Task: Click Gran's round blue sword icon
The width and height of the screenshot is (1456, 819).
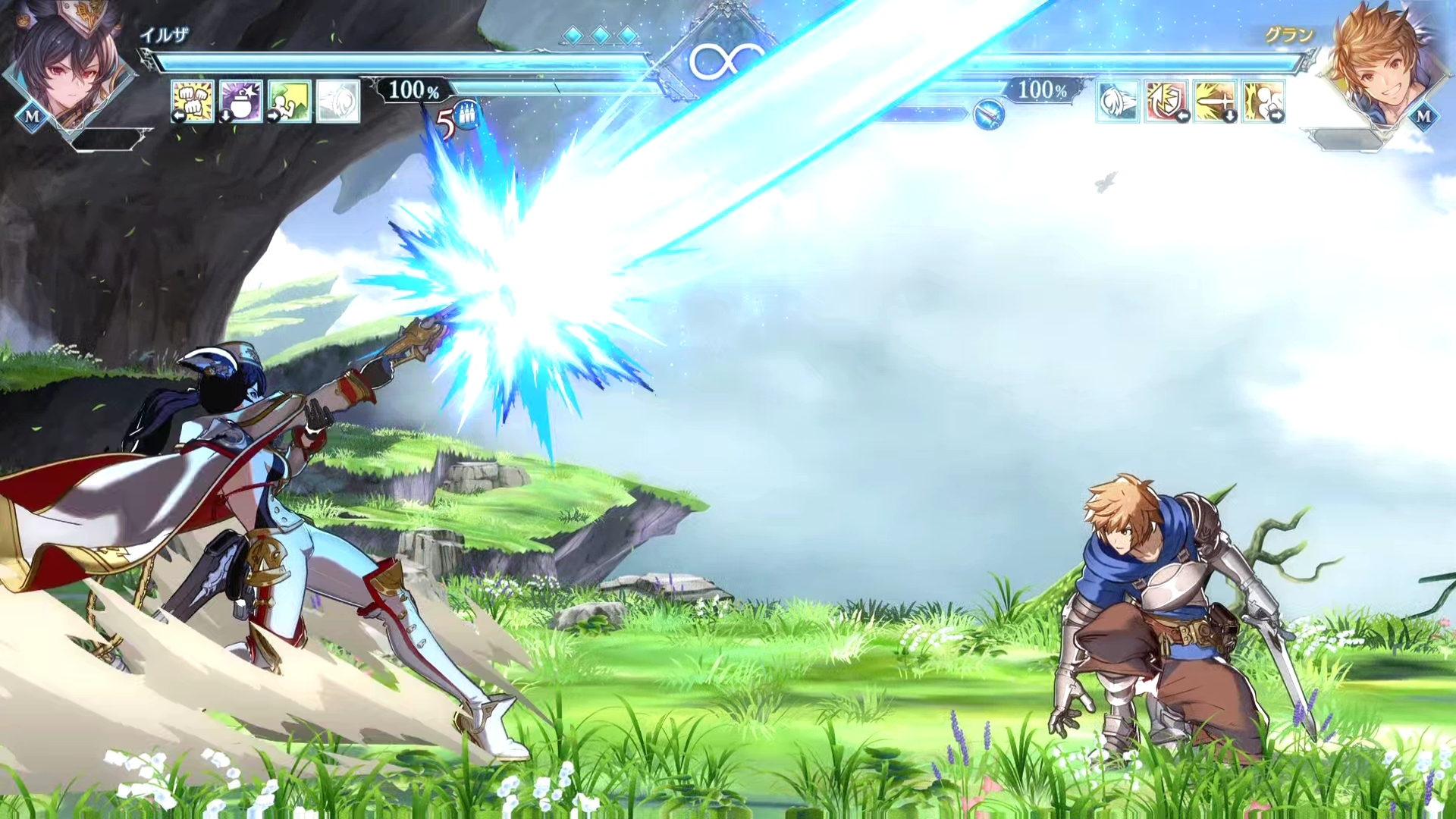Action: [x=988, y=115]
